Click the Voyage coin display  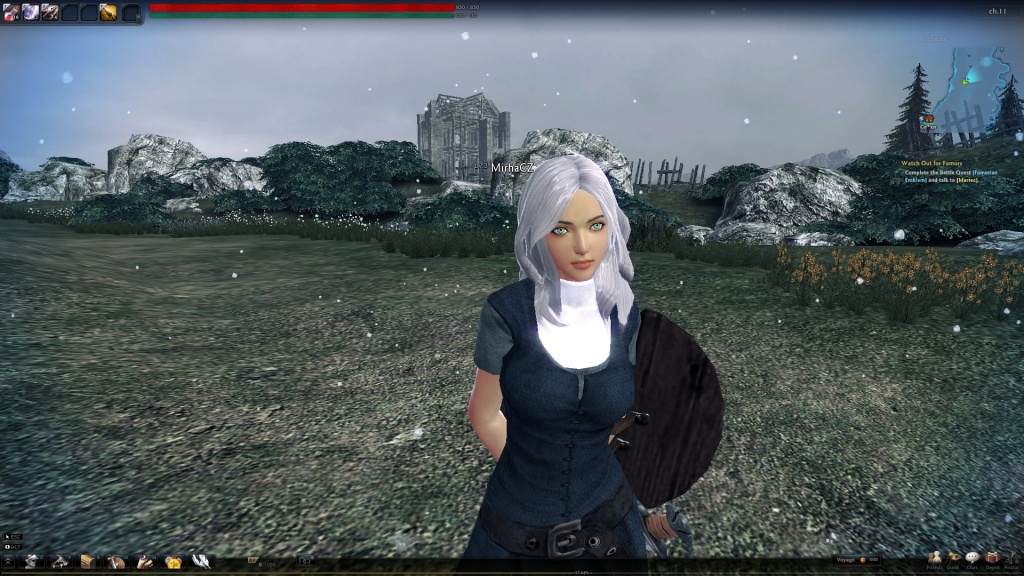click(858, 560)
